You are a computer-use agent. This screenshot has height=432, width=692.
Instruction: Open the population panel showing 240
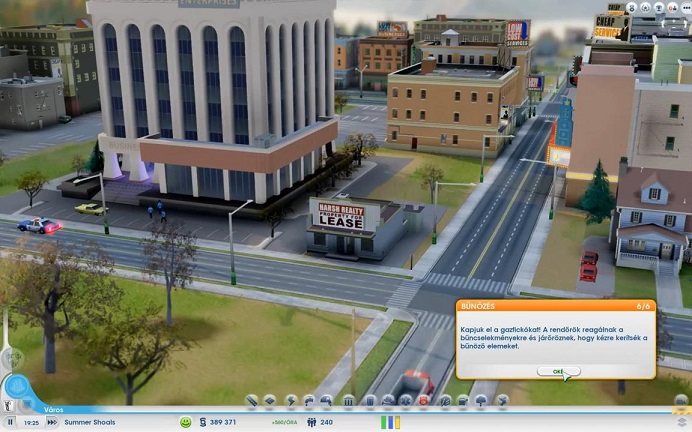(320, 422)
